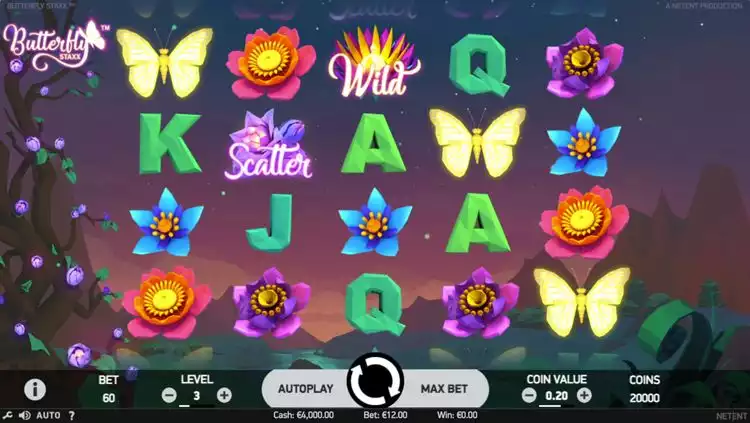Raise the coin value with plus
Image resolution: width=750 pixels, height=423 pixels.
coord(584,395)
